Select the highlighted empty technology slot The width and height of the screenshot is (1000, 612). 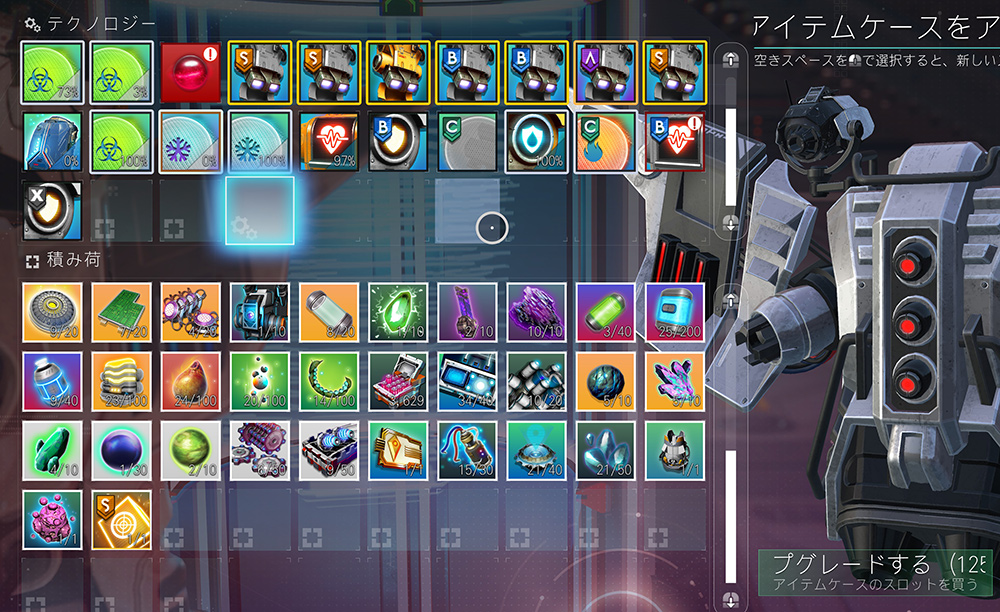pos(260,210)
